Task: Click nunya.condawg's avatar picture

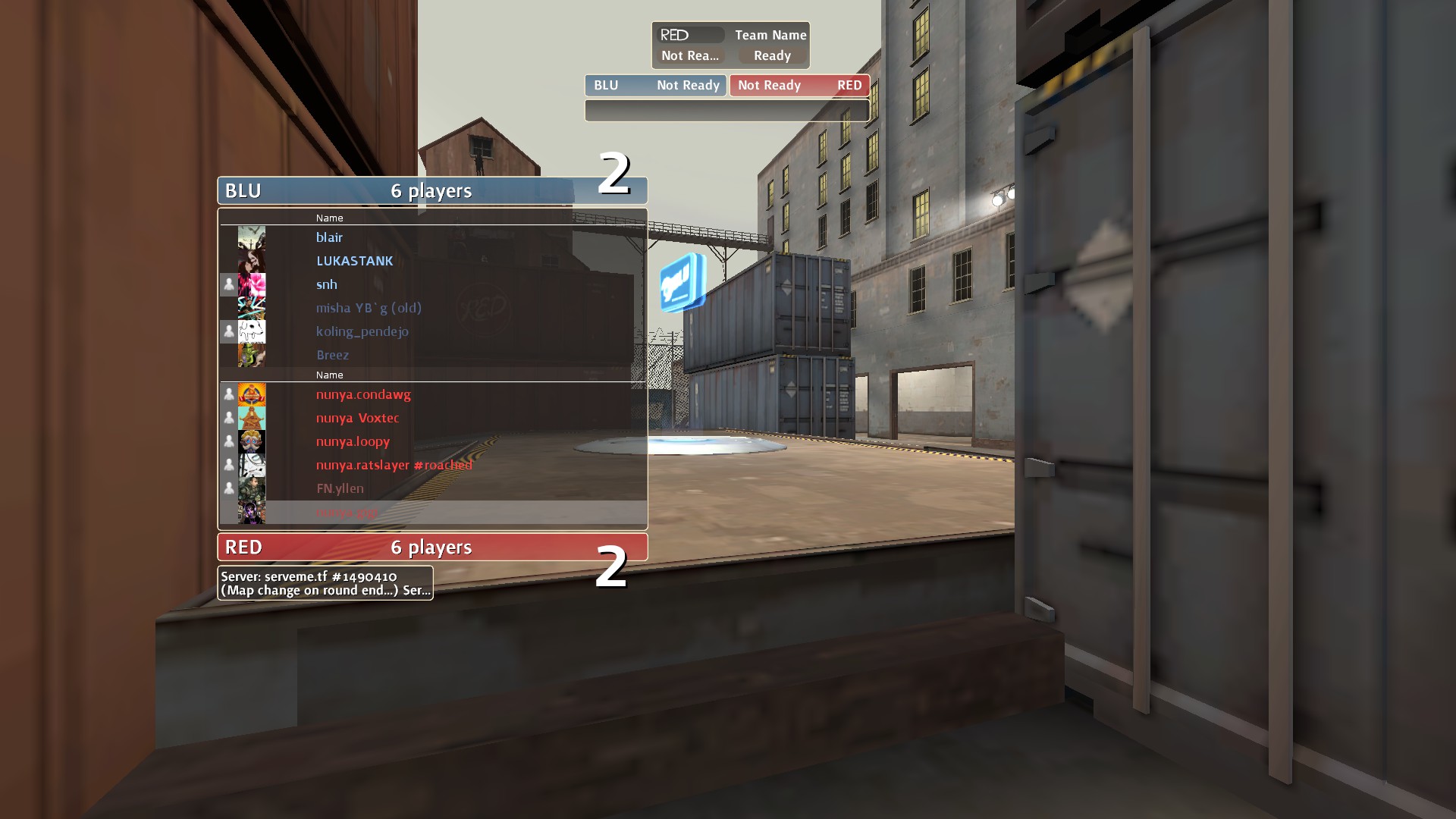Action: pyautogui.click(x=252, y=394)
